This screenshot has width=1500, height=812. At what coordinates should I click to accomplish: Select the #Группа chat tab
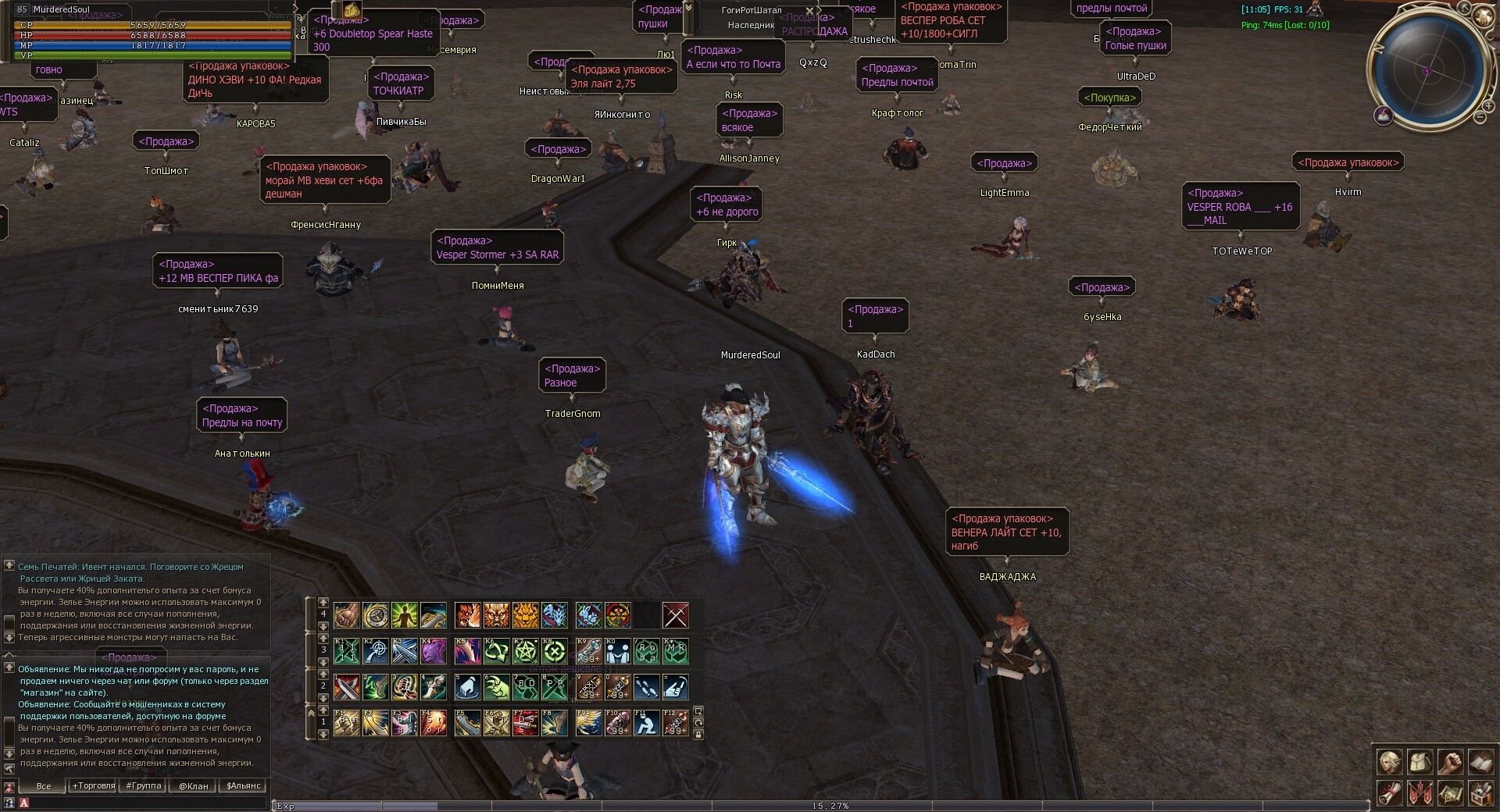tap(144, 786)
